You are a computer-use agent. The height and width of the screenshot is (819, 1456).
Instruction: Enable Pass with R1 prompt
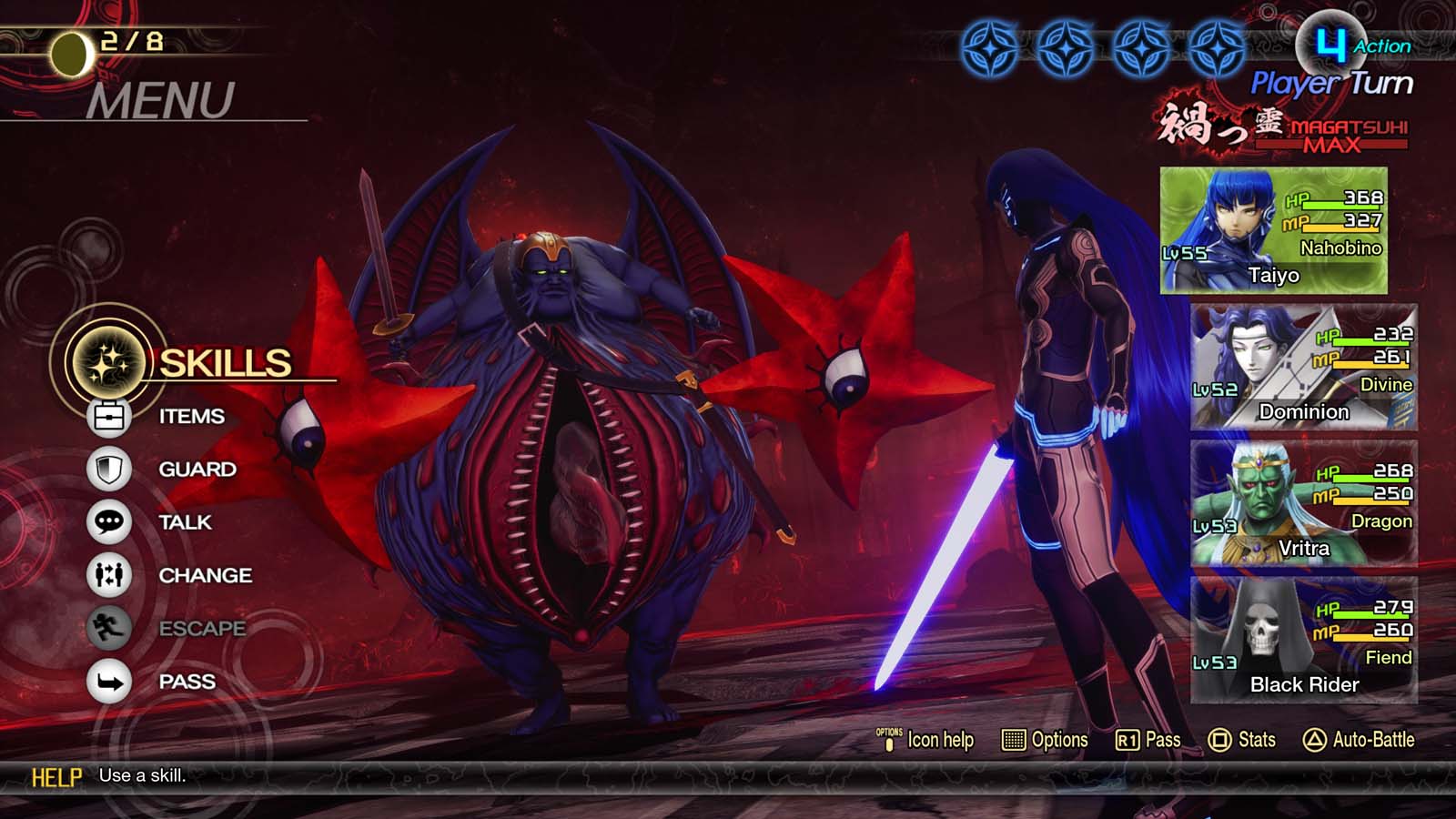click(x=1148, y=740)
